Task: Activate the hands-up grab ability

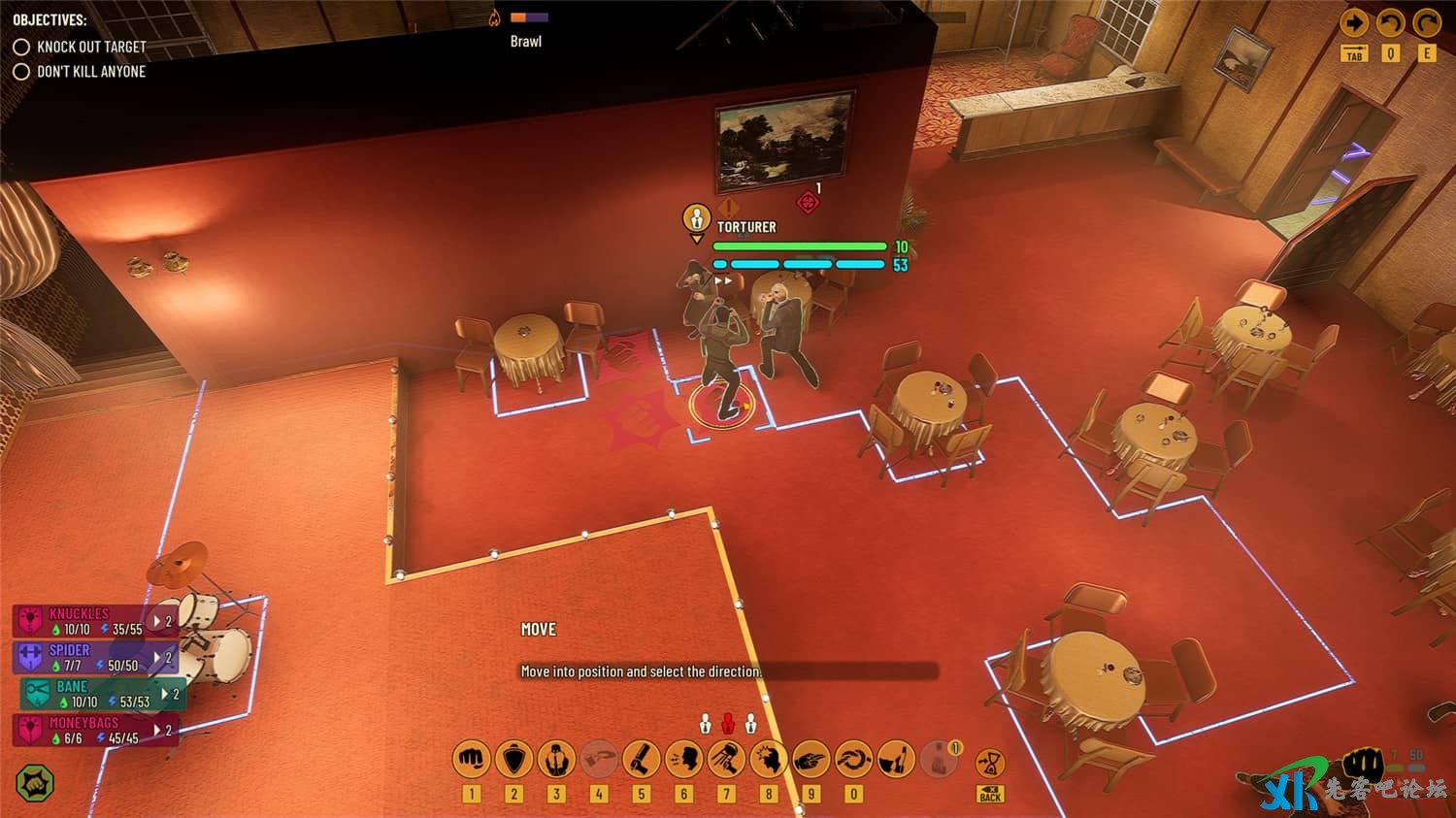Action: pyautogui.click(x=556, y=759)
